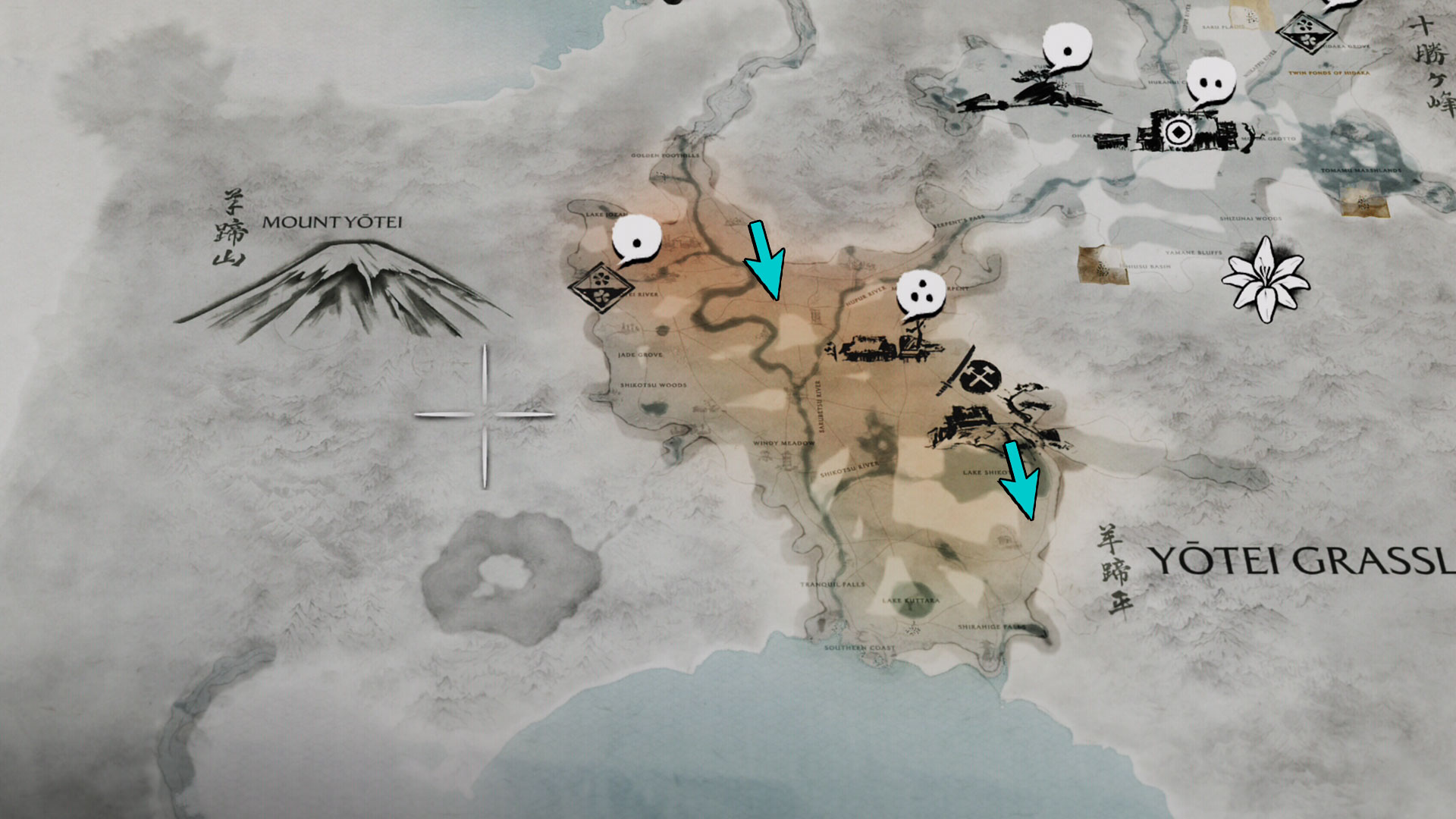This screenshot has width=1456, height=819.
Task: Select the torn paper marker near Tomamu Marshlands
Action: 1363,201
